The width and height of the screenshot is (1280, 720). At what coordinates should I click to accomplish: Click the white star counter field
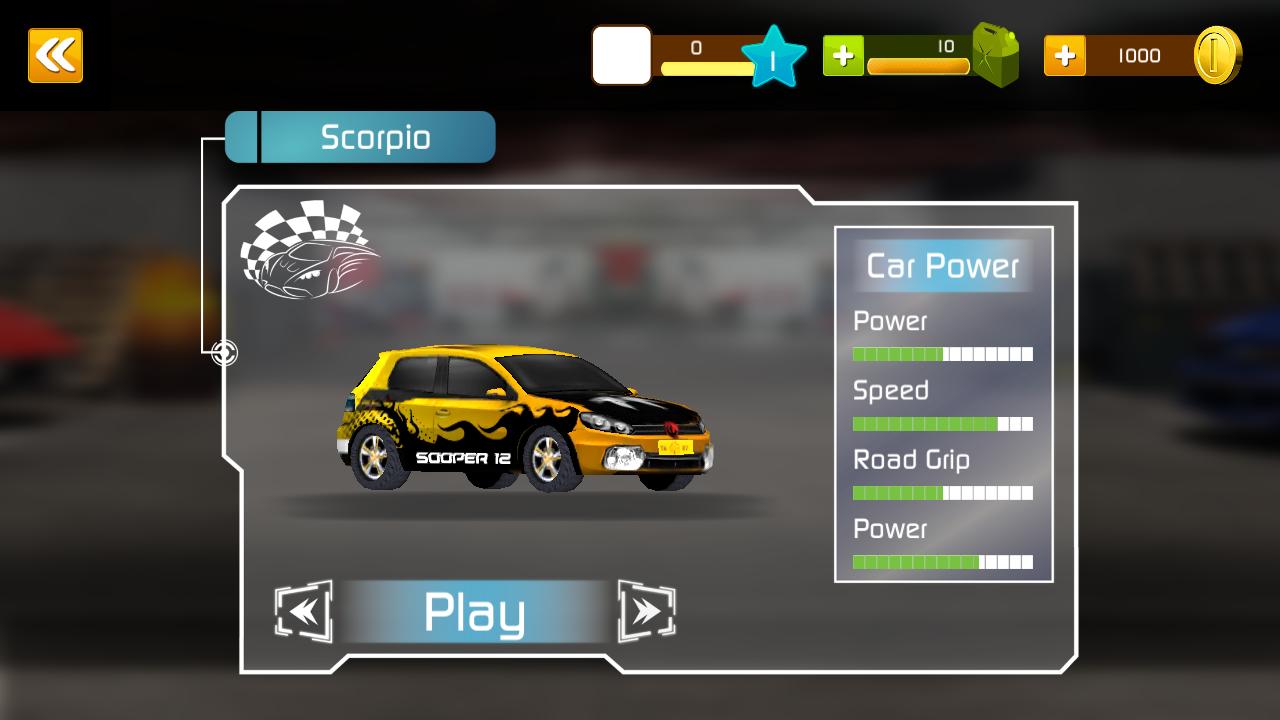620,56
